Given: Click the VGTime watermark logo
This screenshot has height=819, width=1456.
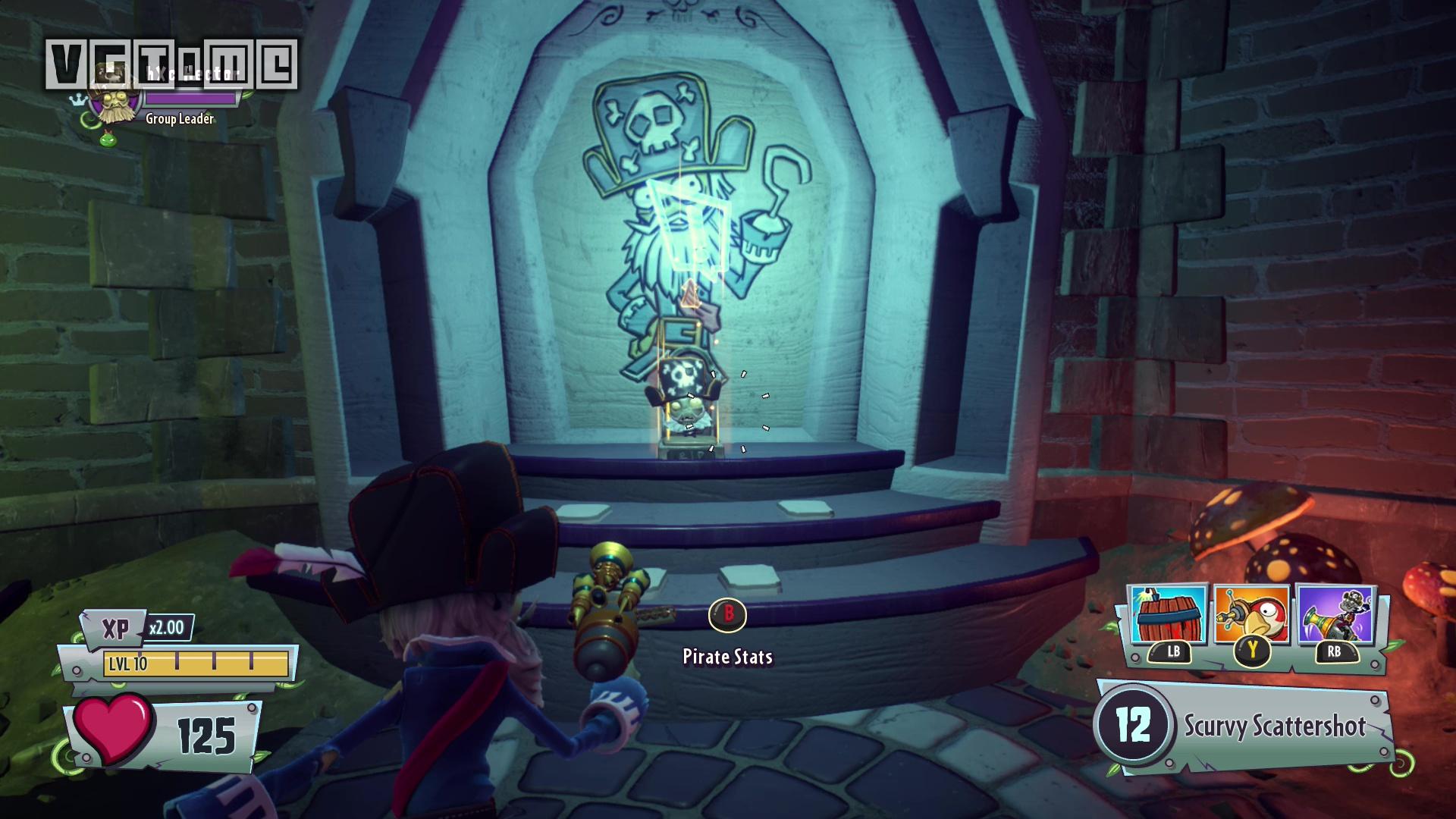Looking at the screenshot, I should click(171, 64).
